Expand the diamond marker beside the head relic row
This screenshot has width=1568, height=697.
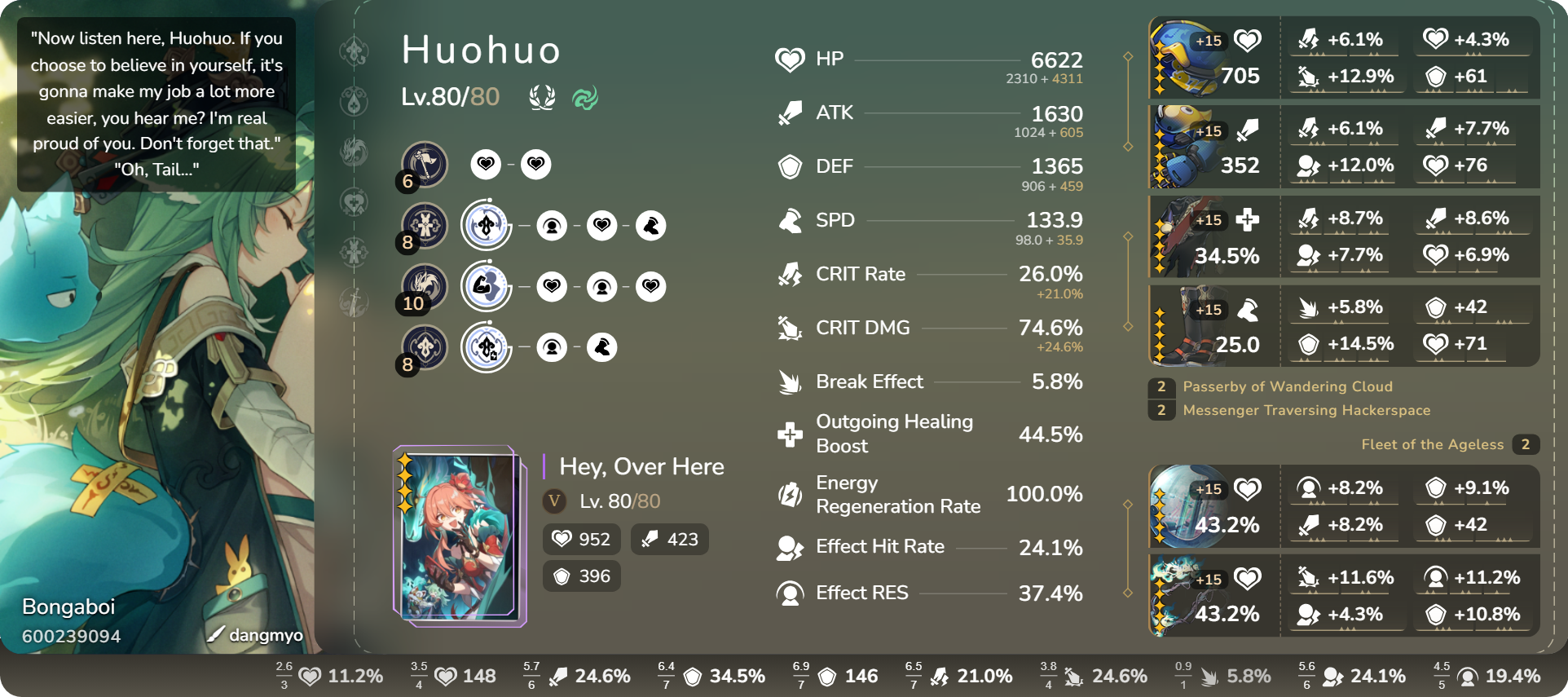click(1128, 57)
